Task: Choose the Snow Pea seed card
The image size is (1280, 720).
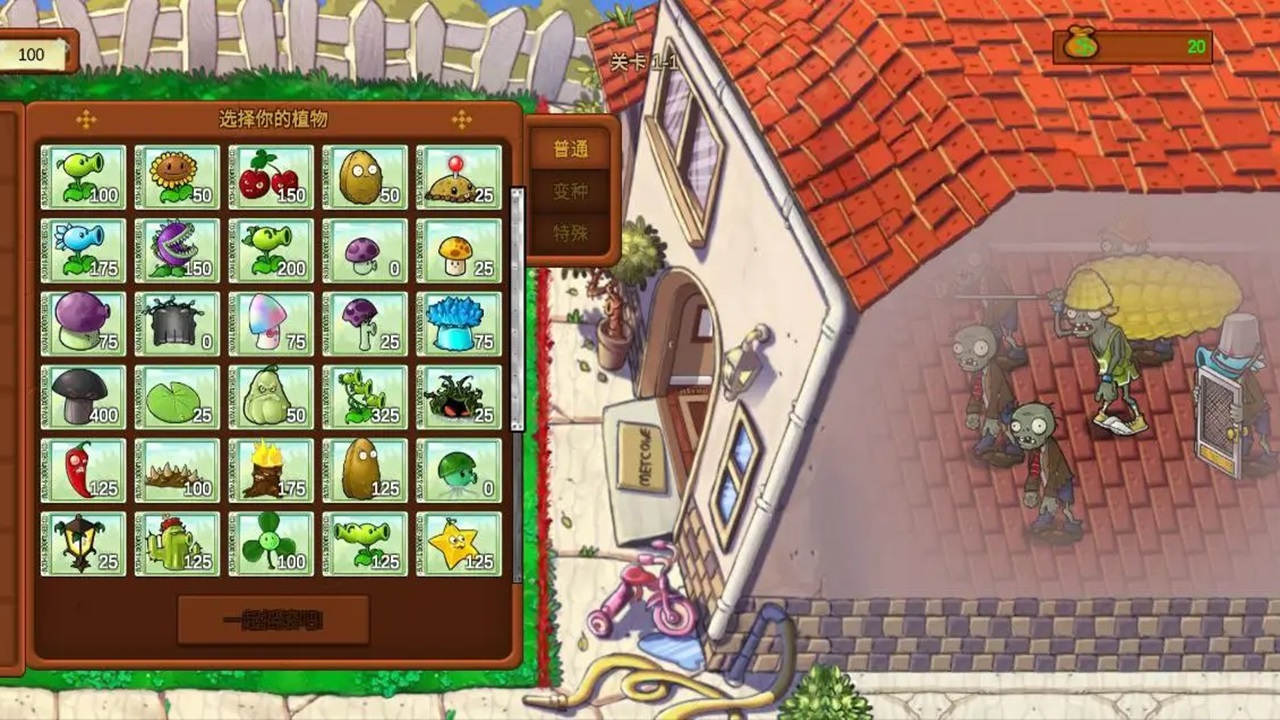Action: pos(83,250)
